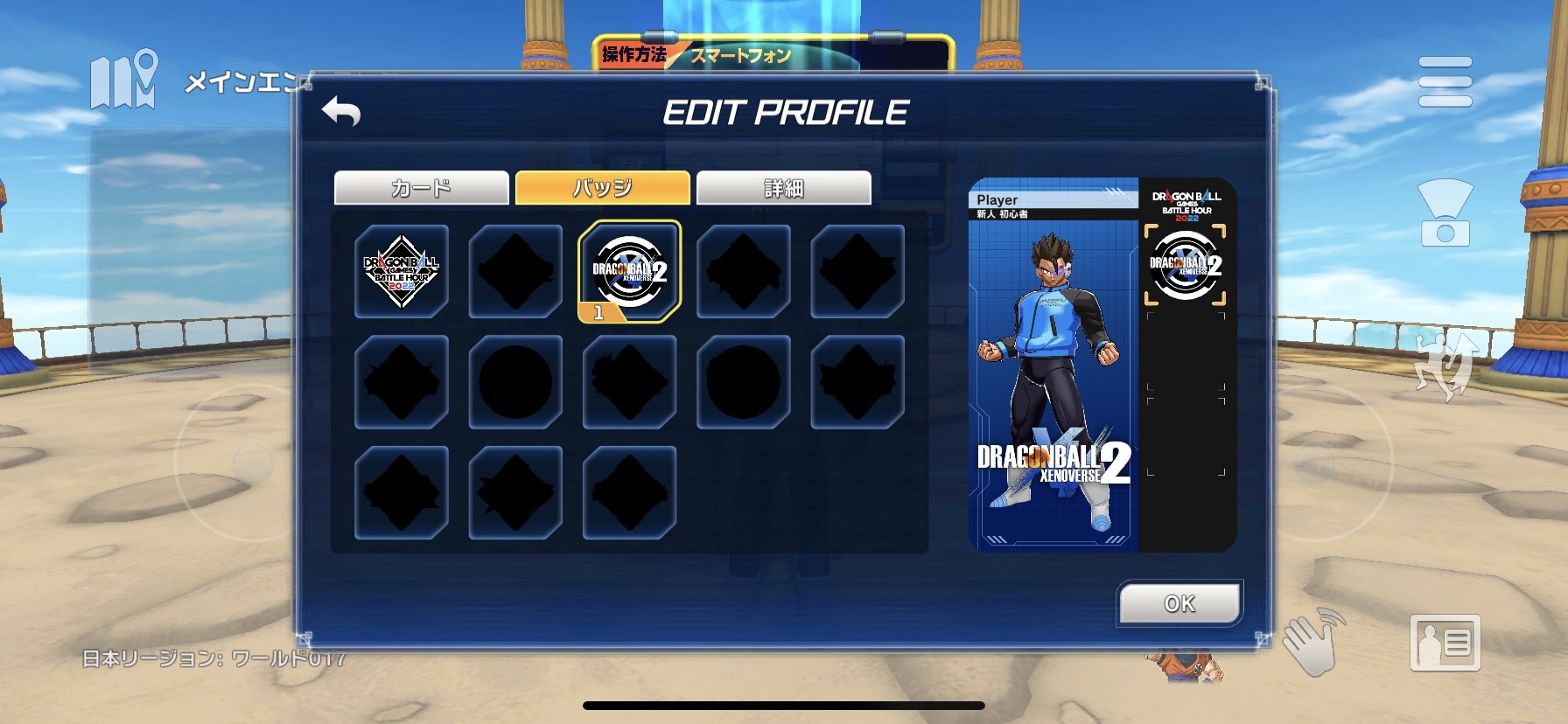Click the round empty badge in the middle row
The image size is (1568, 724).
click(x=514, y=382)
